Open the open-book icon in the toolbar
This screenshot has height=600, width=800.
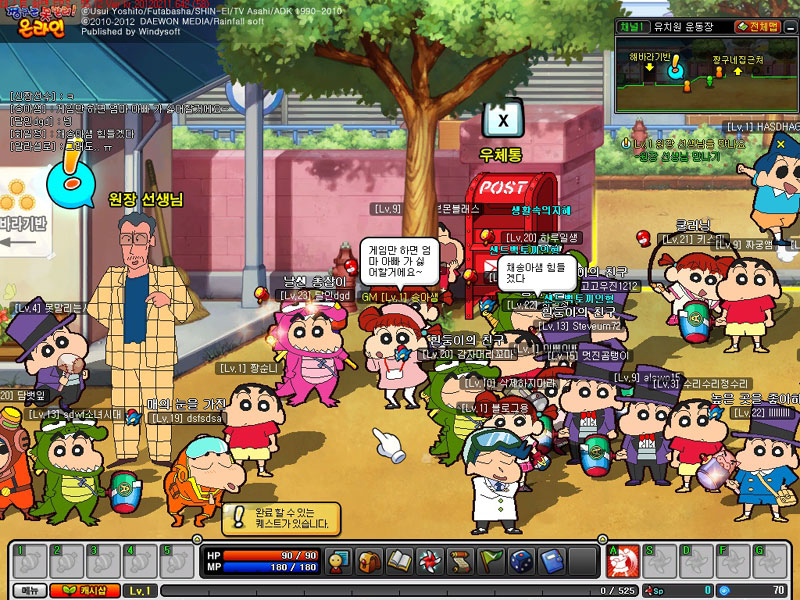click(399, 561)
